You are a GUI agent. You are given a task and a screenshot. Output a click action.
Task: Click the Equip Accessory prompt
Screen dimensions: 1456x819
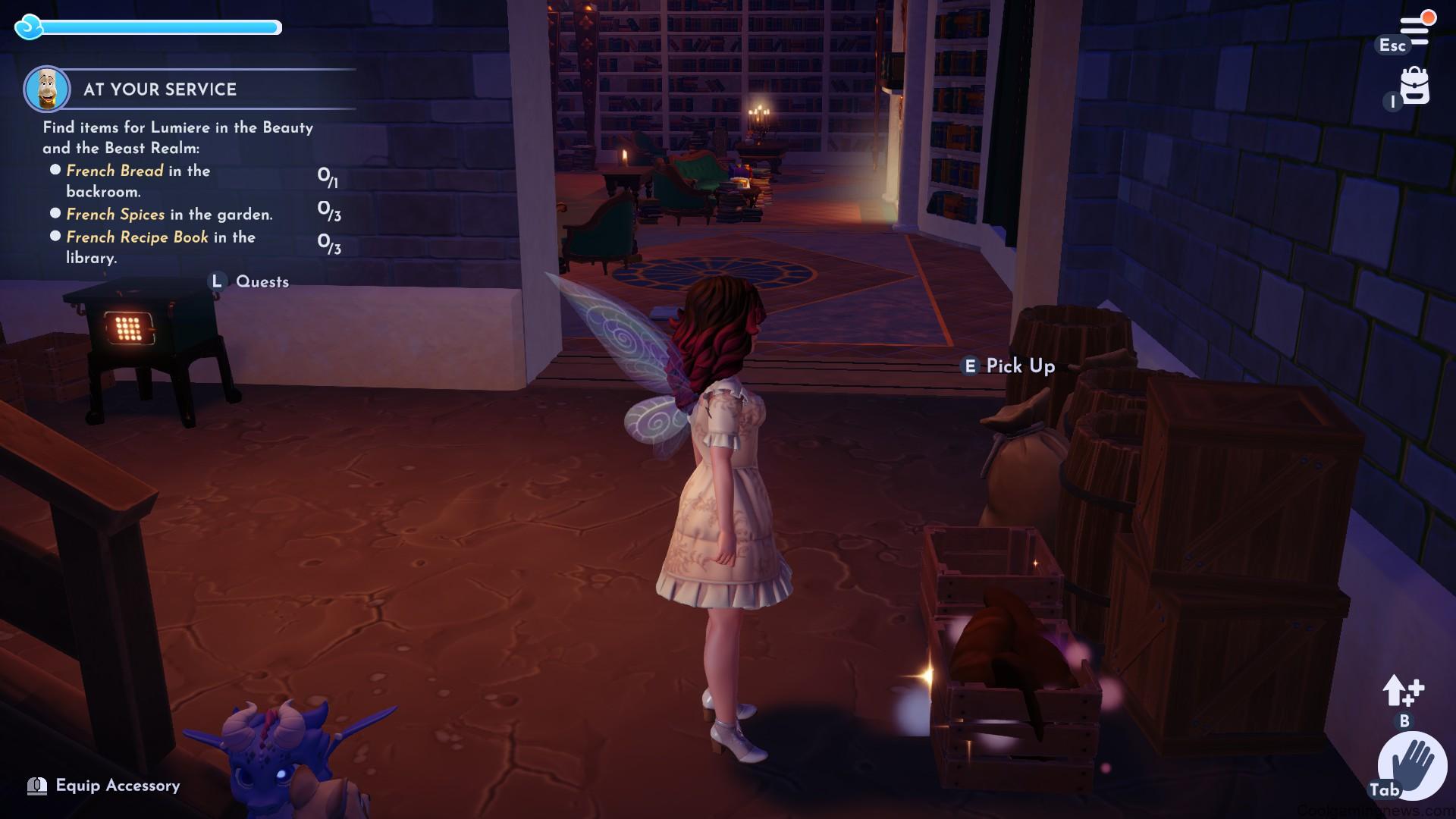point(118,786)
